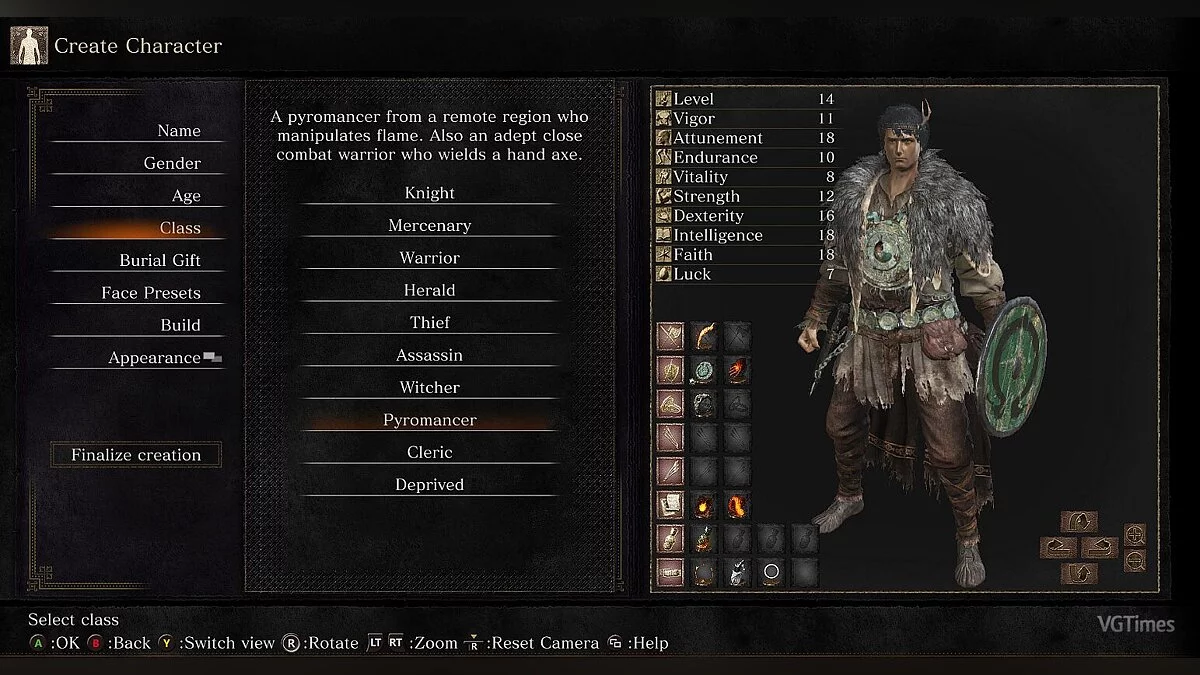This screenshot has width=1200, height=675.
Task: Select the Thief class
Action: (429, 323)
